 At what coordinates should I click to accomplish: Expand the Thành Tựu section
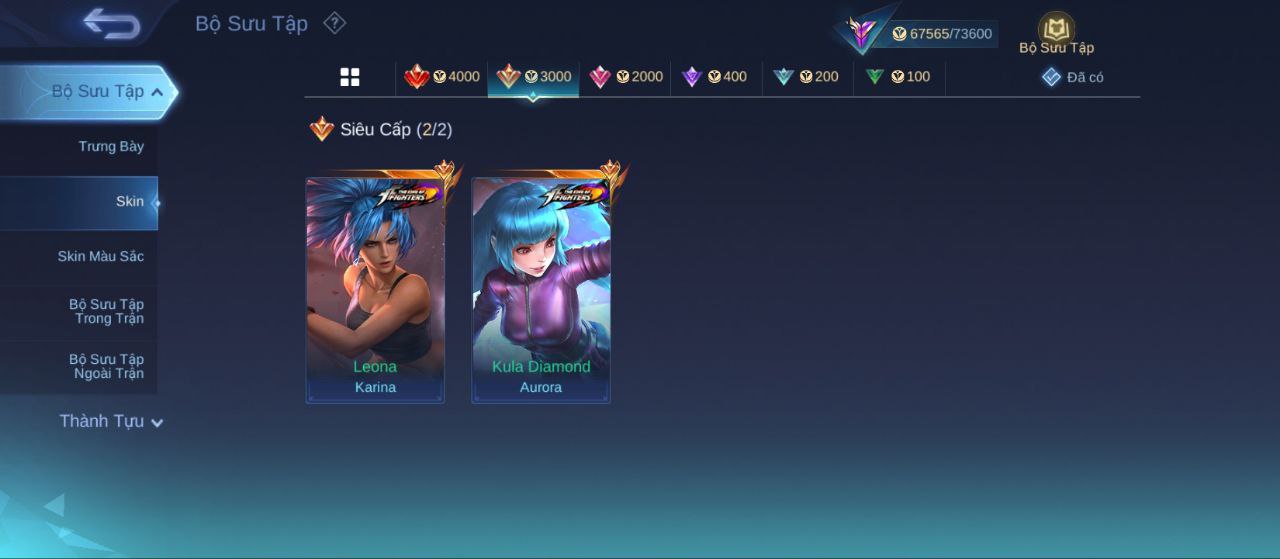tap(110, 422)
